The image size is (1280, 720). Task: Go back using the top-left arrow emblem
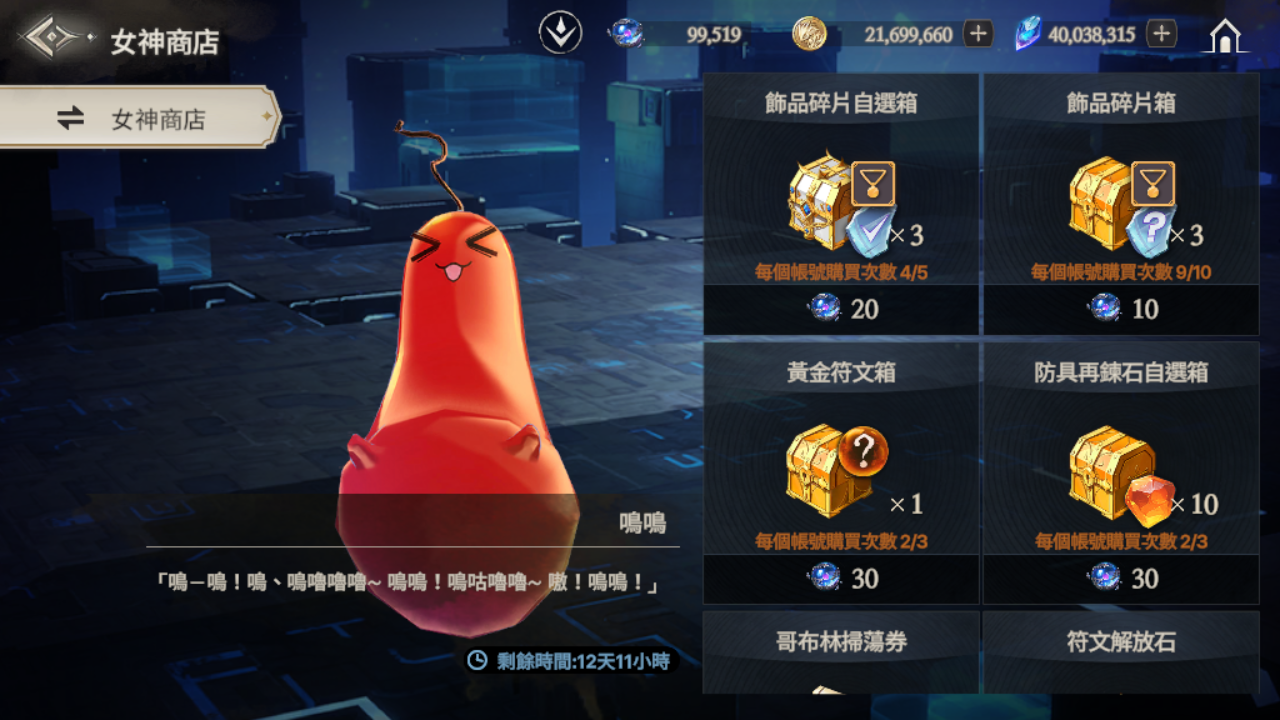52,39
